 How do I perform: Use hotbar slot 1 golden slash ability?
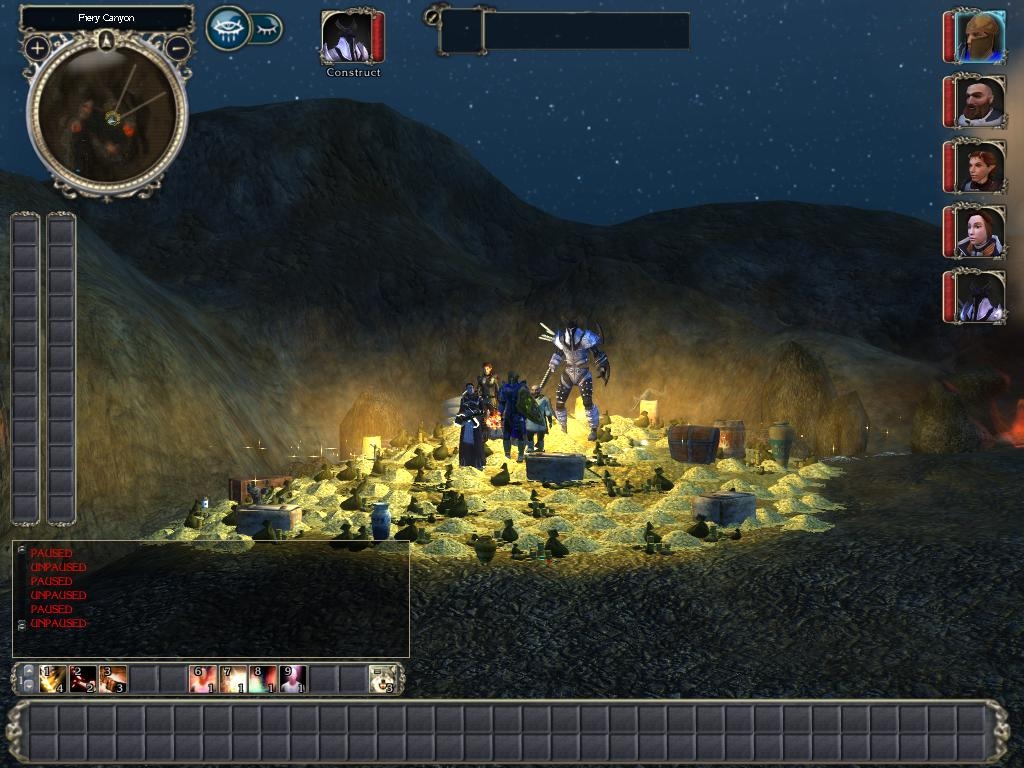[x=53, y=679]
